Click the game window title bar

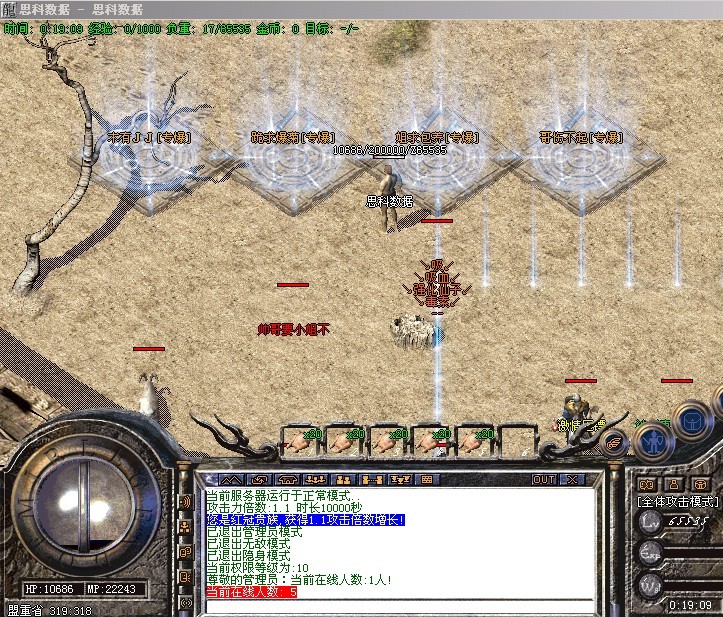[x=361, y=9]
